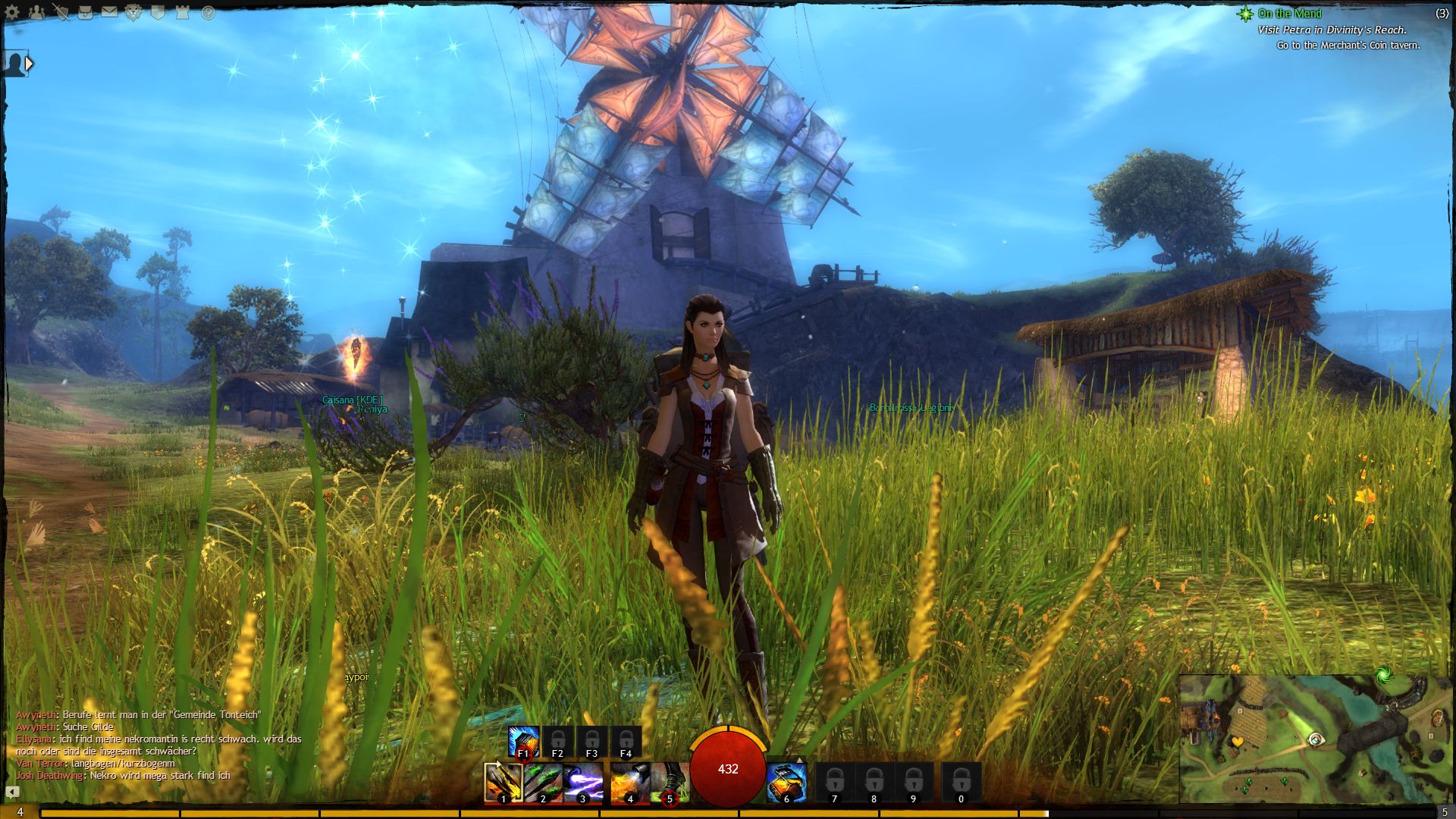Use the healing kit skill 6

tap(786, 782)
